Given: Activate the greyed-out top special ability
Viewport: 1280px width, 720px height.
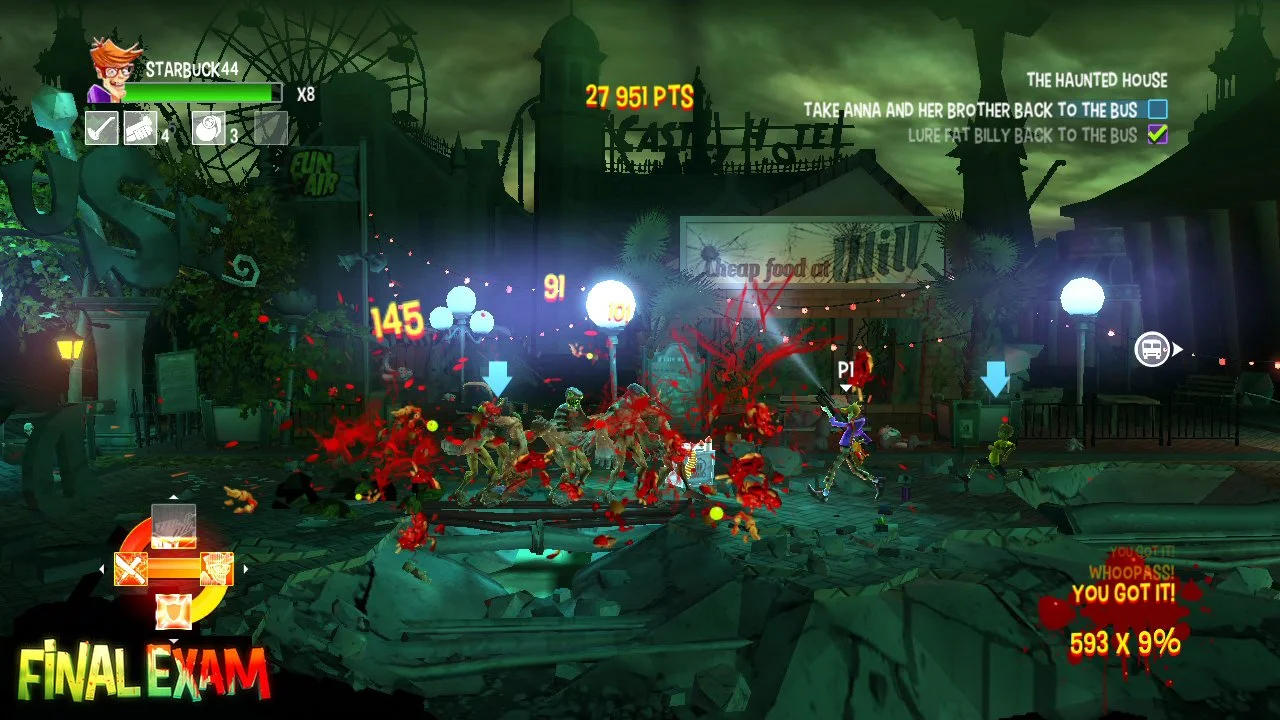Looking at the screenshot, I should tap(173, 526).
